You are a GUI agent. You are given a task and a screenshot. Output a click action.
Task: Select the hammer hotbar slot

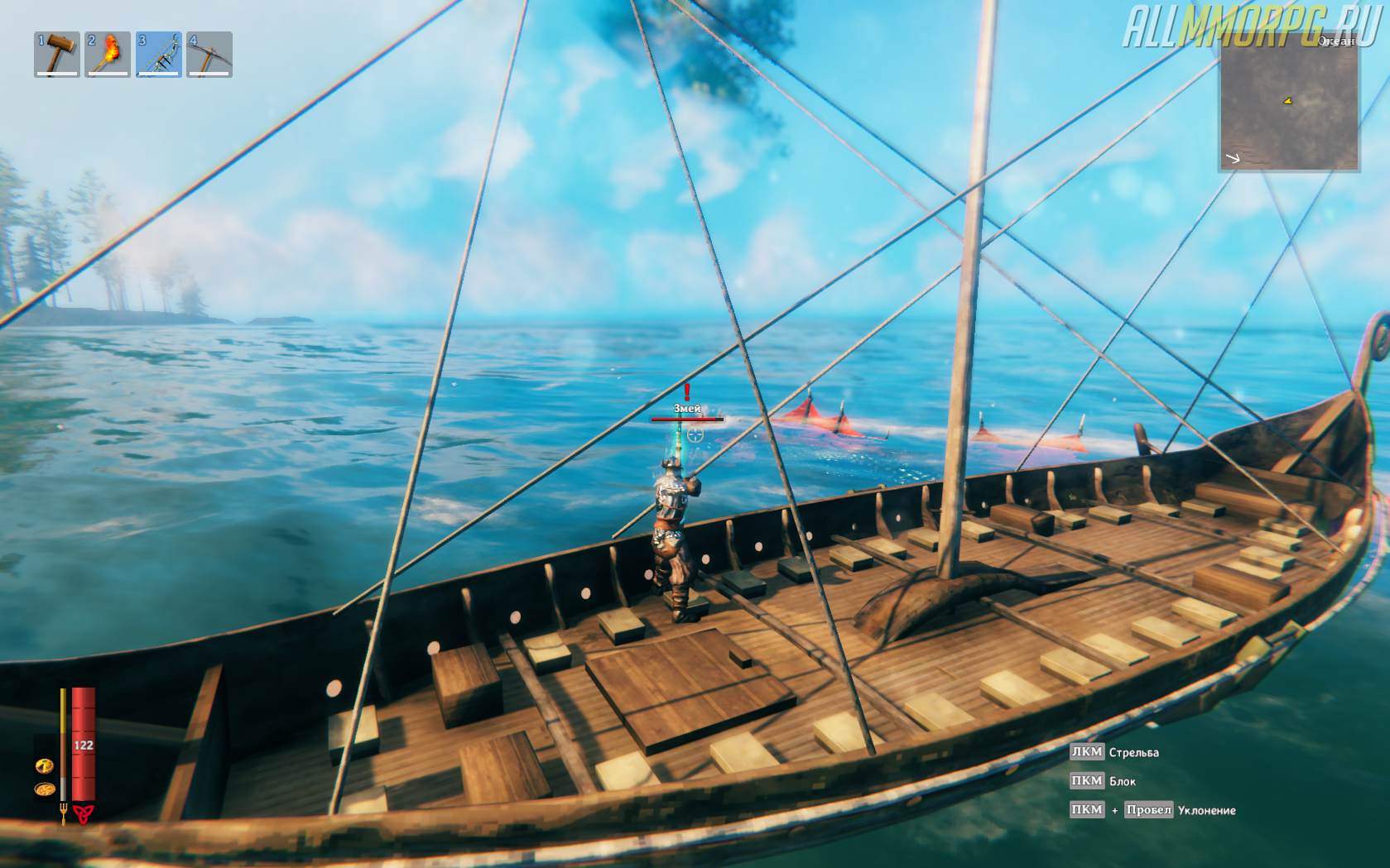(x=57, y=55)
